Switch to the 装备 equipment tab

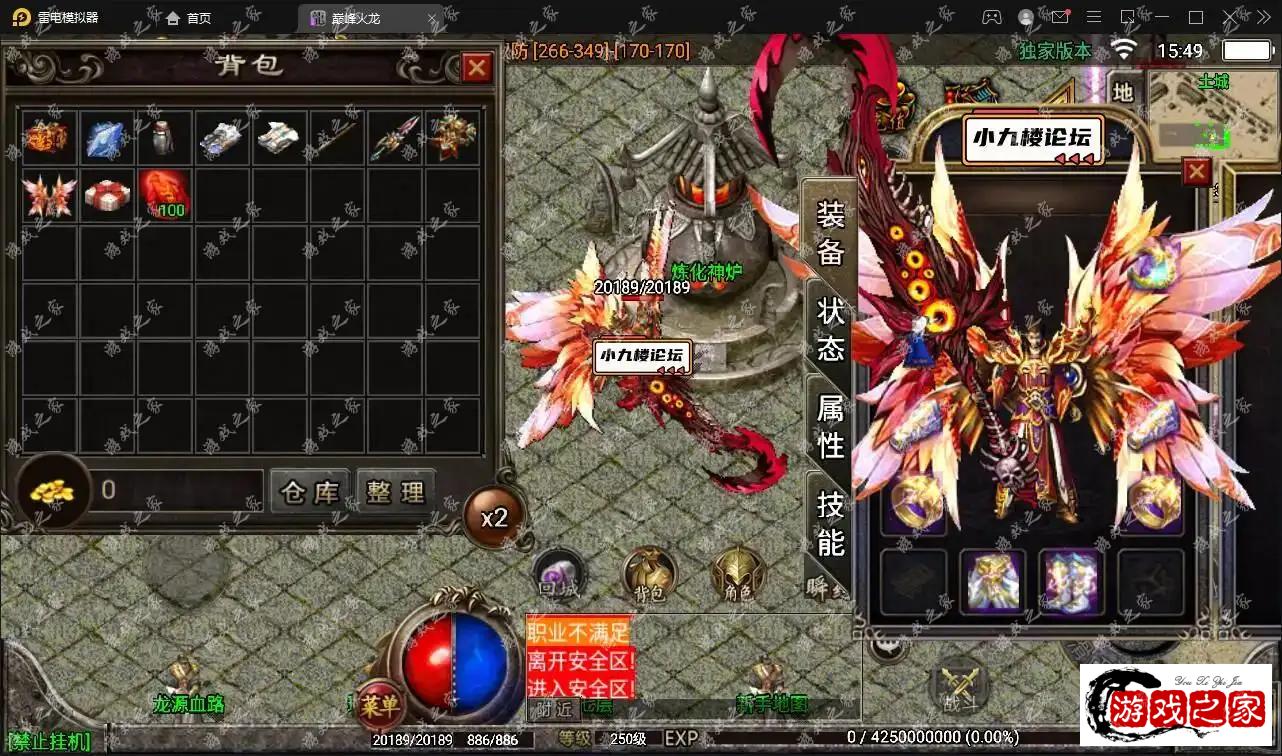point(830,233)
